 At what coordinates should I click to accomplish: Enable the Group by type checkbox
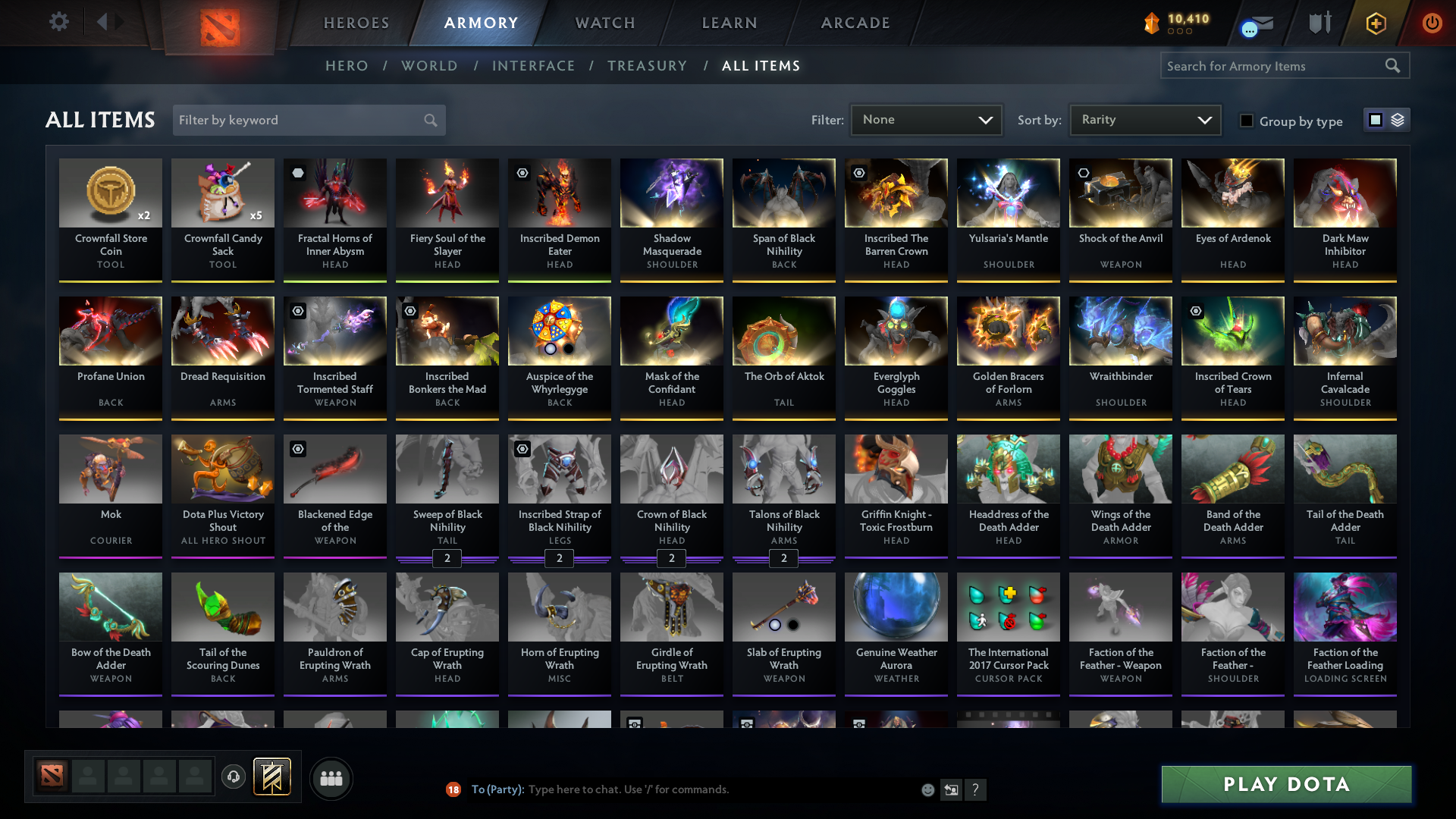[x=1247, y=120]
